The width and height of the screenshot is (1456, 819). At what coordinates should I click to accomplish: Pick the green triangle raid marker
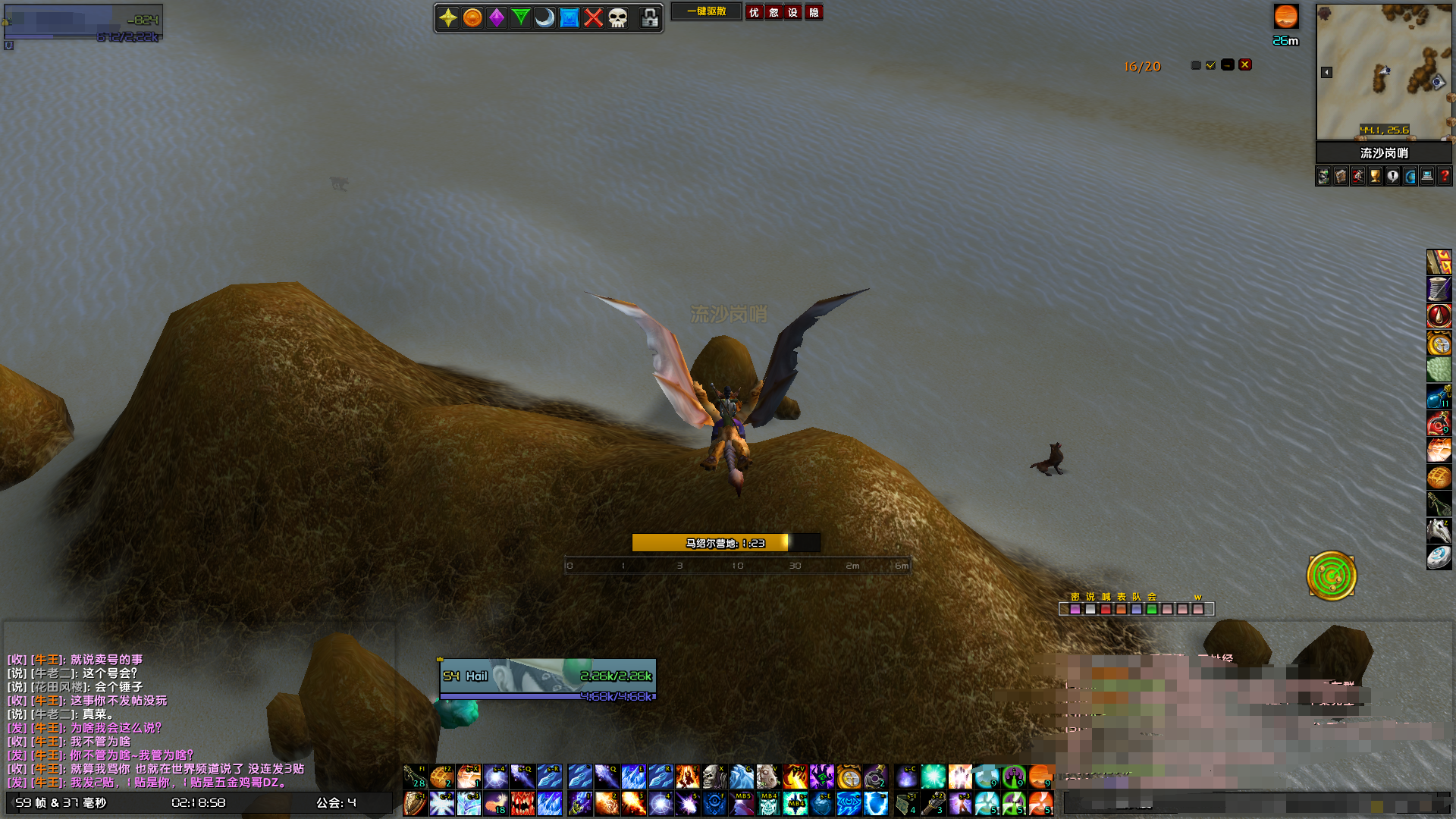(521, 17)
